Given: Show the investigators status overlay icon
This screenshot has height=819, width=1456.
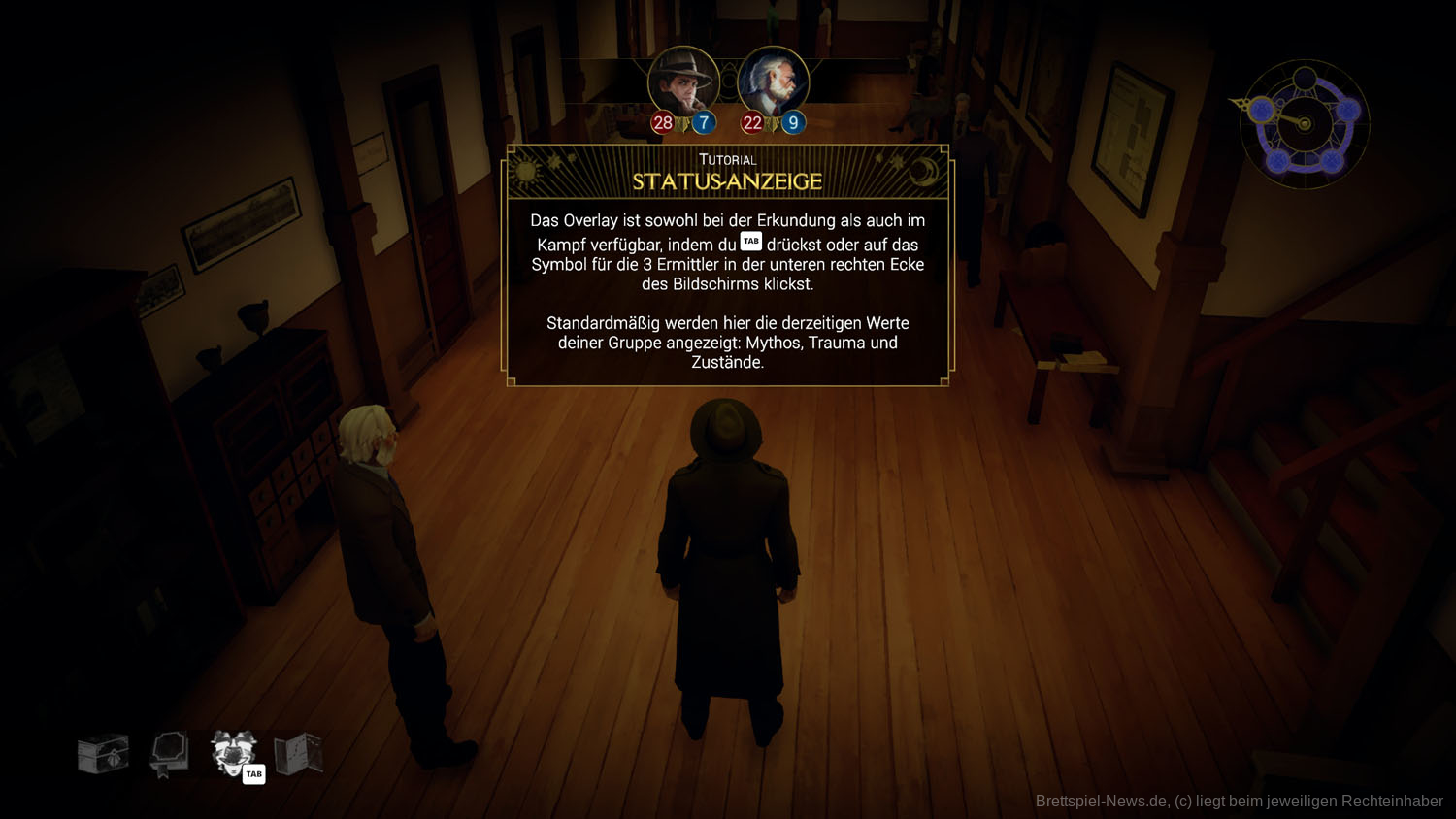Looking at the screenshot, I should click(x=233, y=753).
